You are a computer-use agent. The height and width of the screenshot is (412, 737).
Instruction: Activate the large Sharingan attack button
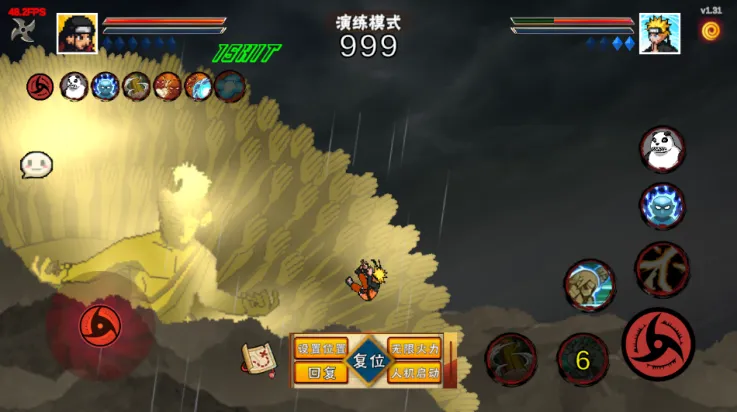pos(658,344)
